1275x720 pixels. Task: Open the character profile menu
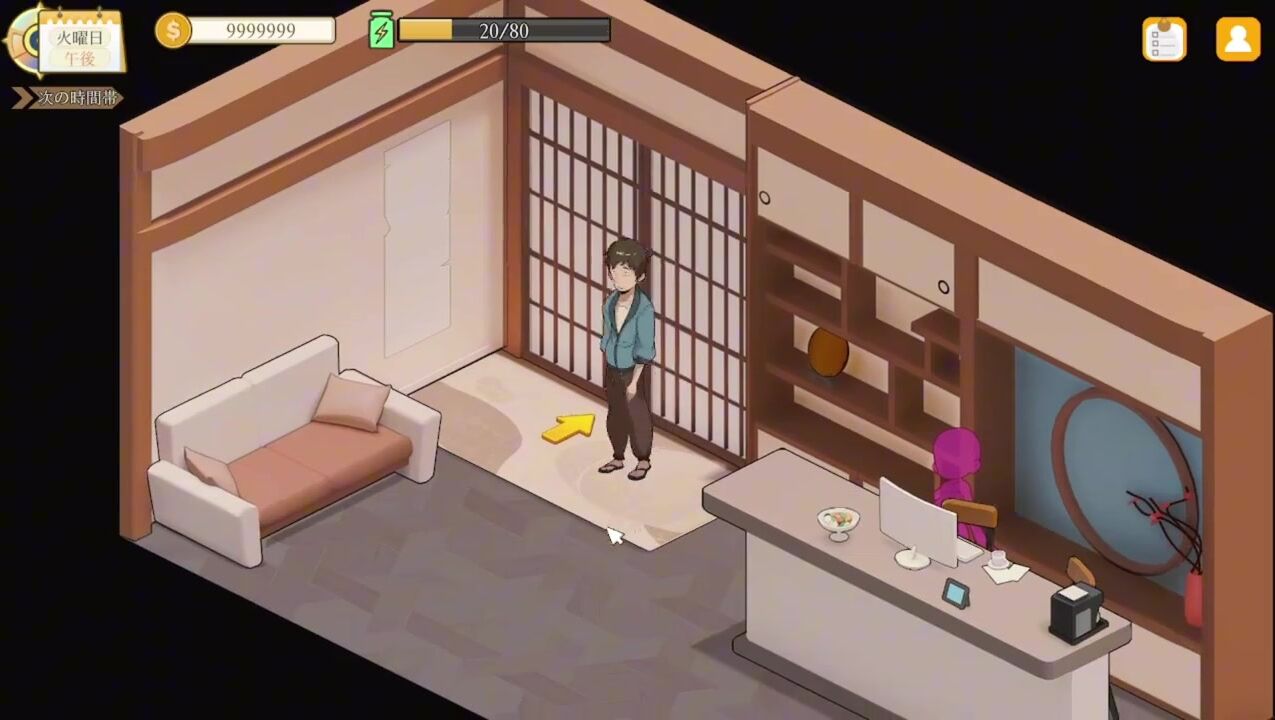coord(1237,39)
